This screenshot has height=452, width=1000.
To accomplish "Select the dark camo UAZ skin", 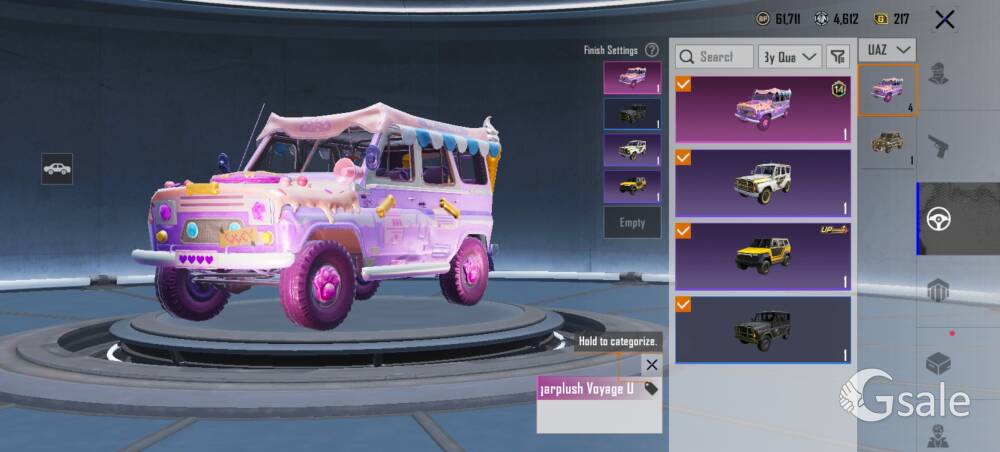I will 763,329.
